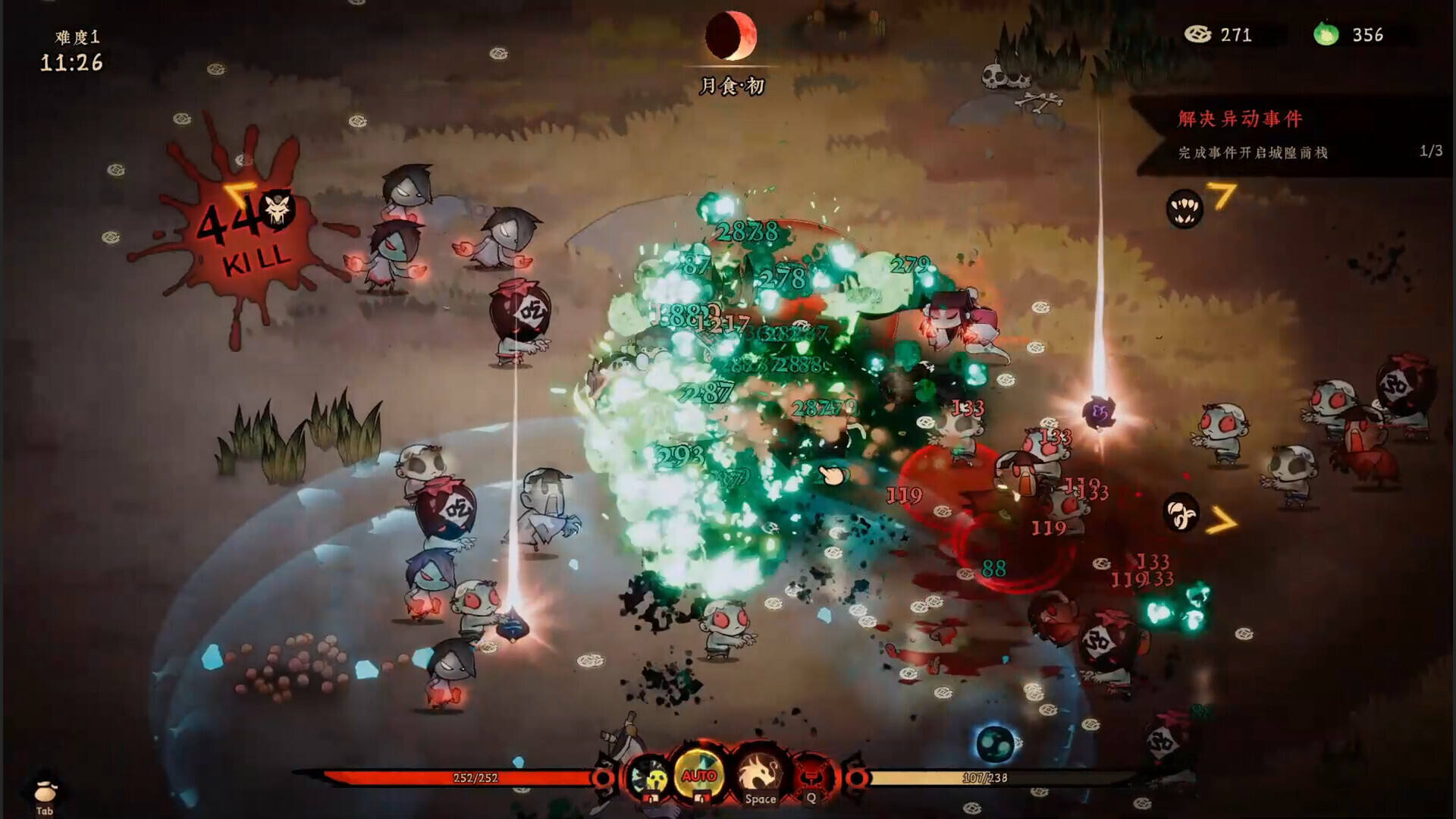Trigger the white dragon head ability

coord(759,773)
